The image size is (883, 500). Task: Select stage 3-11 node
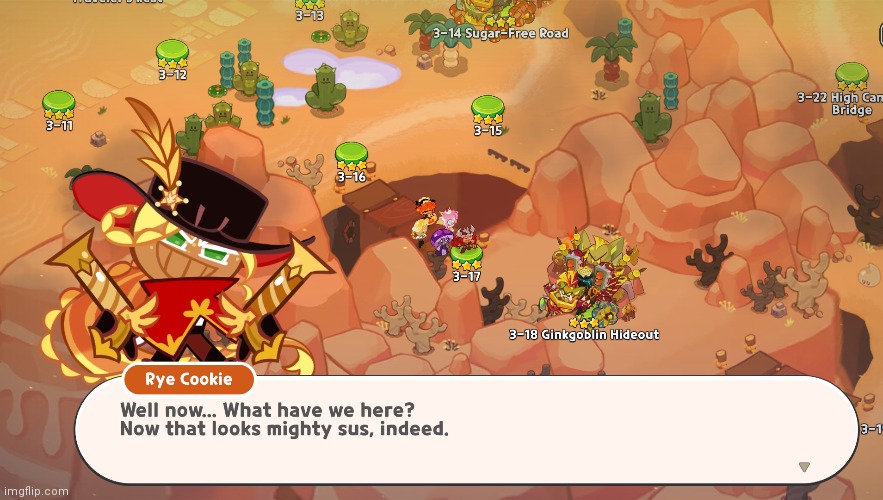coord(58,105)
